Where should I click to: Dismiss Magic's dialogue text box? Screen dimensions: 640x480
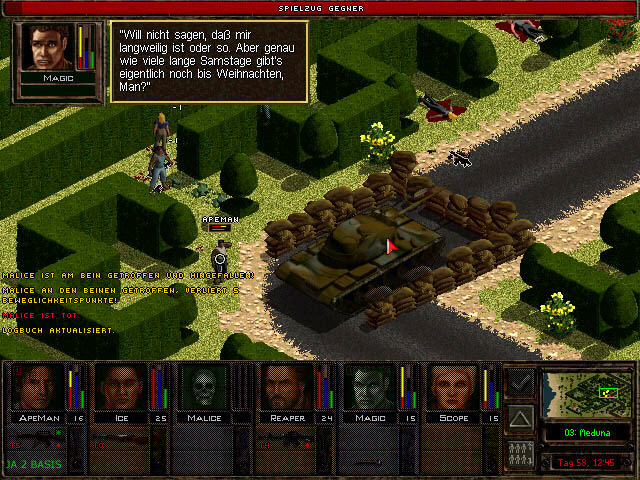pyautogui.click(x=206, y=60)
